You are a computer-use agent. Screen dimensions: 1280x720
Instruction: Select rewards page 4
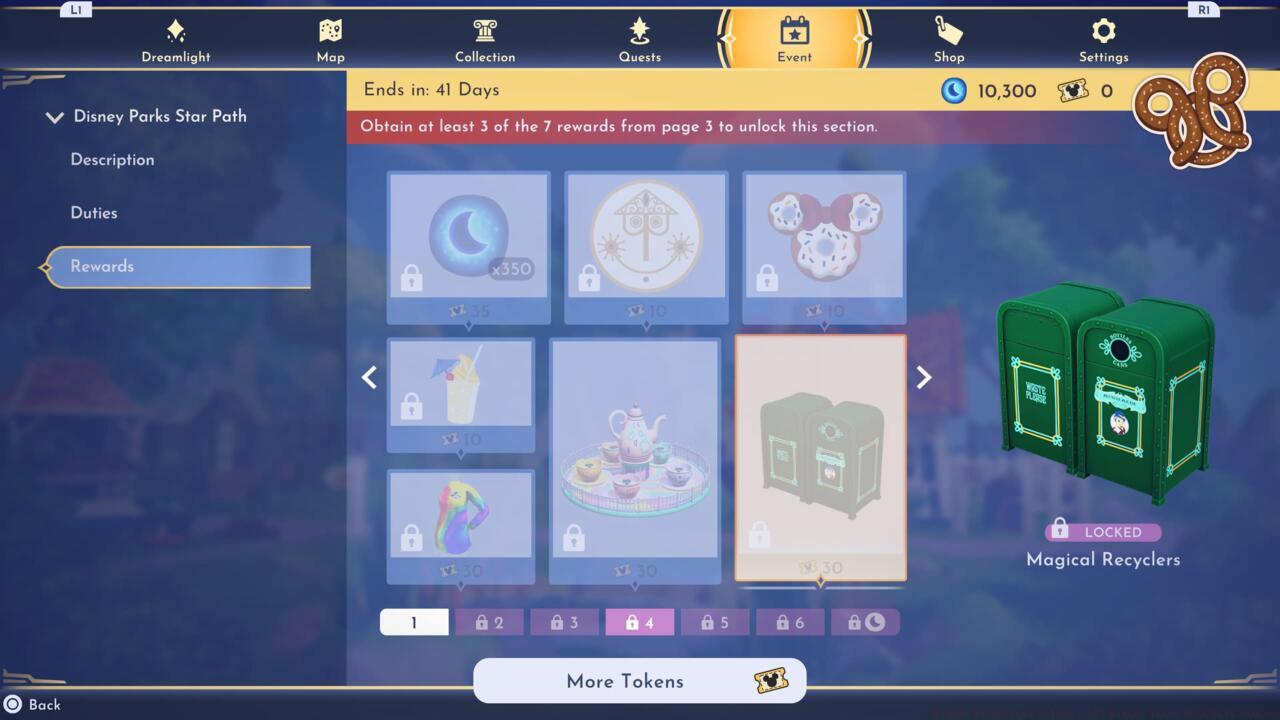pos(639,621)
